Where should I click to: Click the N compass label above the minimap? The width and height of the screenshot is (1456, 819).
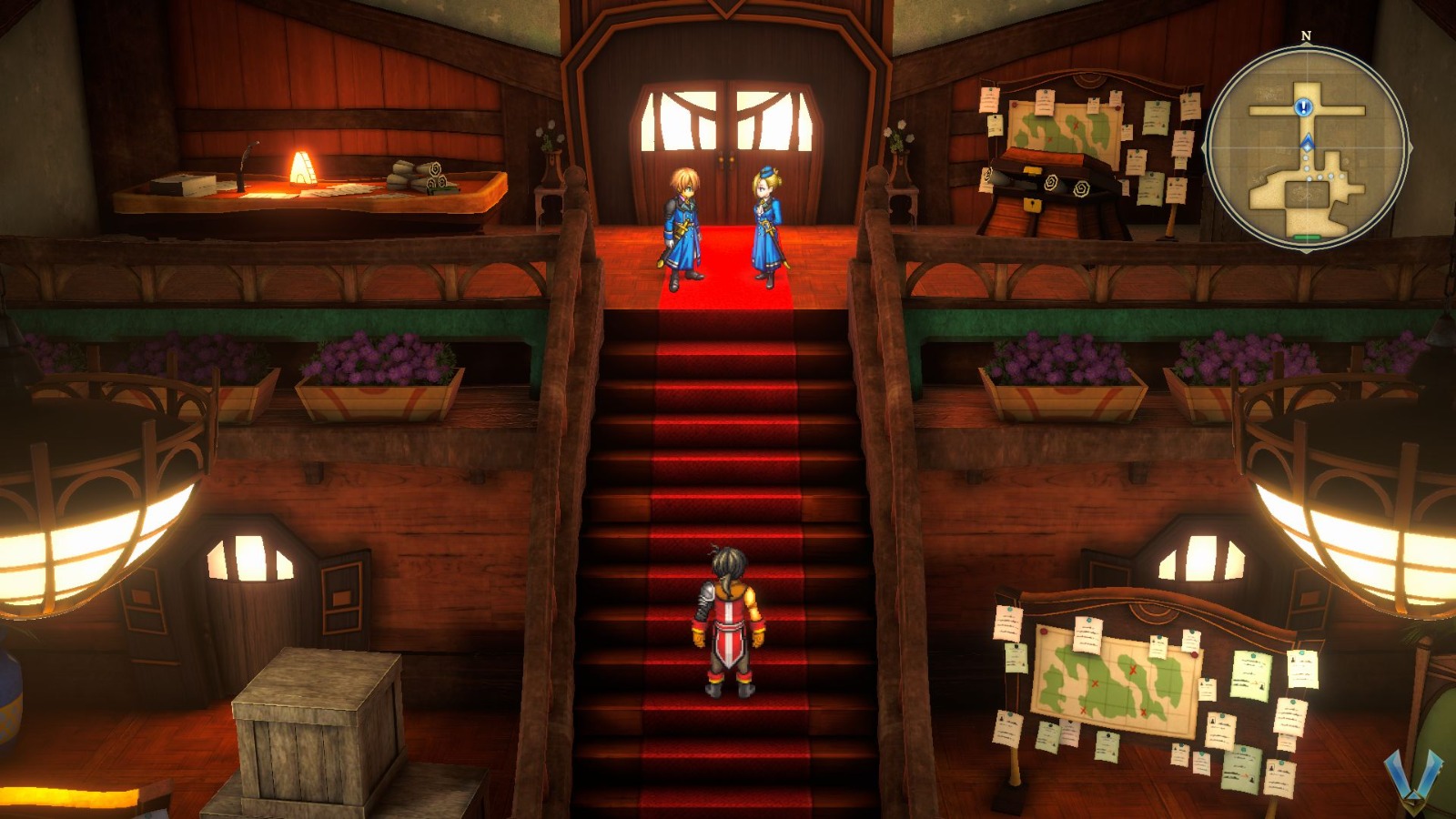click(x=1306, y=35)
